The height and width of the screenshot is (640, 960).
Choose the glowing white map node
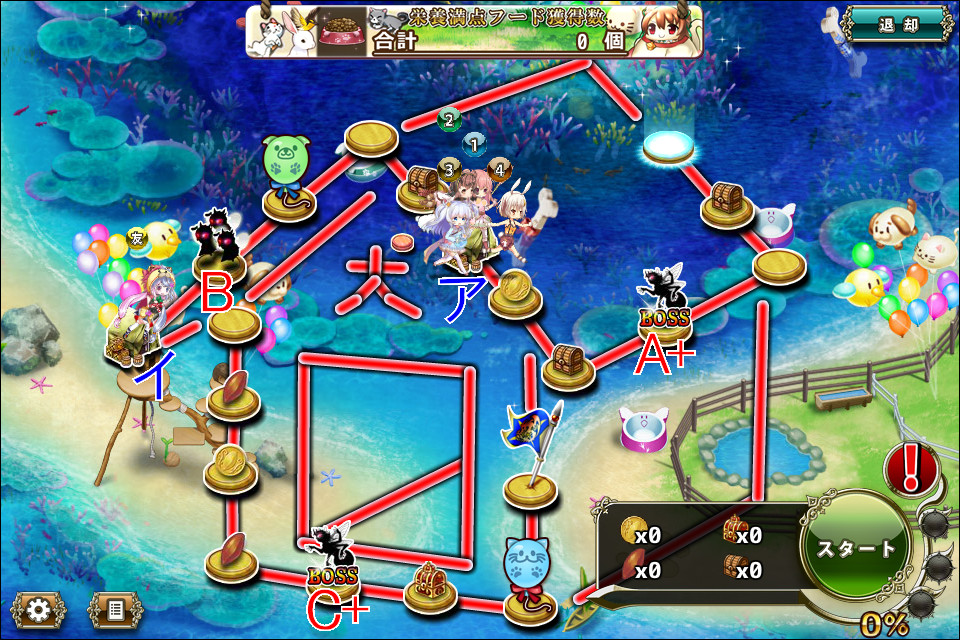coord(669,148)
